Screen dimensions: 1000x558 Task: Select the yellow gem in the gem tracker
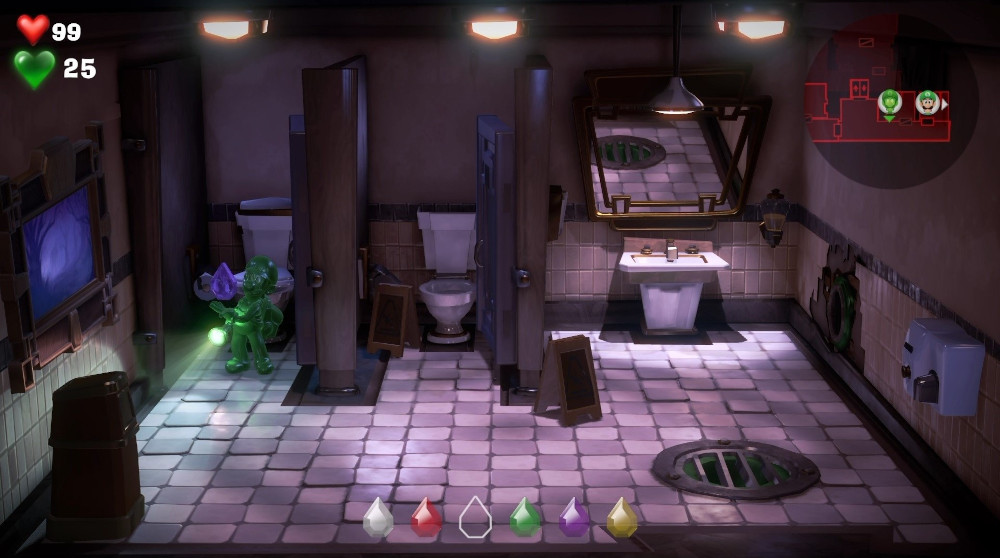pos(622,517)
